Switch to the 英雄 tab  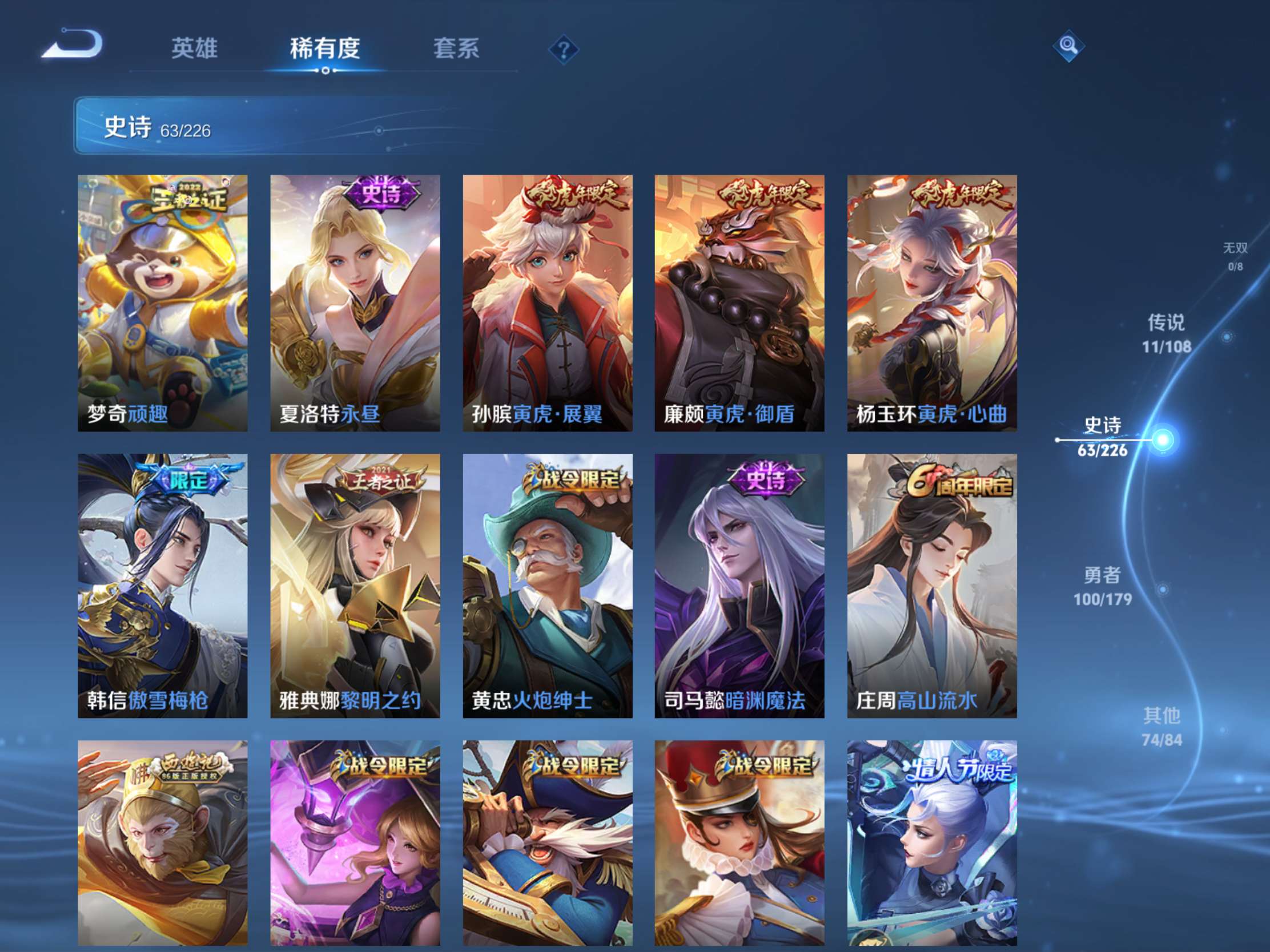click(x=194, y=48)
